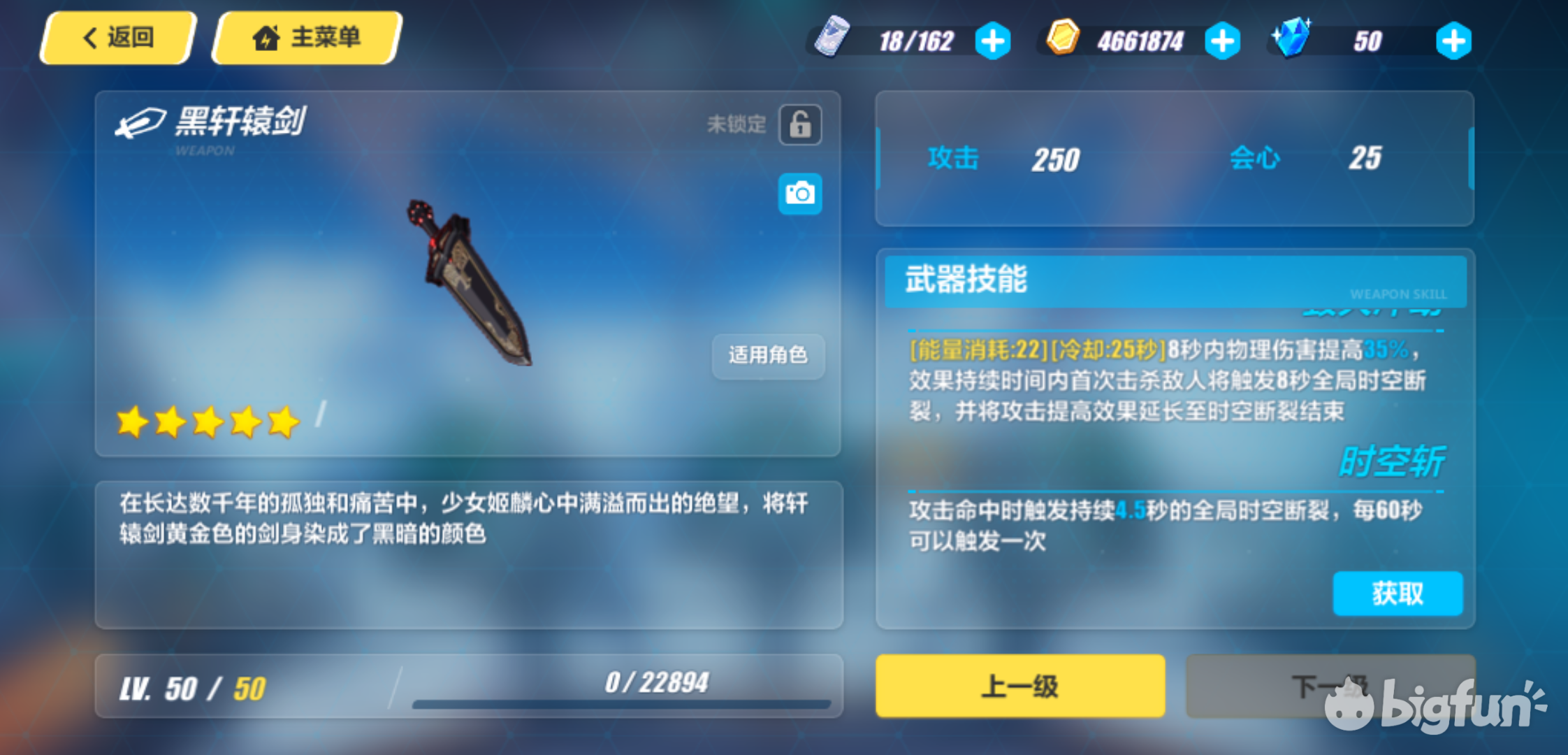Tap the 获取 obtain button
This screenshot has height=755, width=1568.
point(1398,594)
